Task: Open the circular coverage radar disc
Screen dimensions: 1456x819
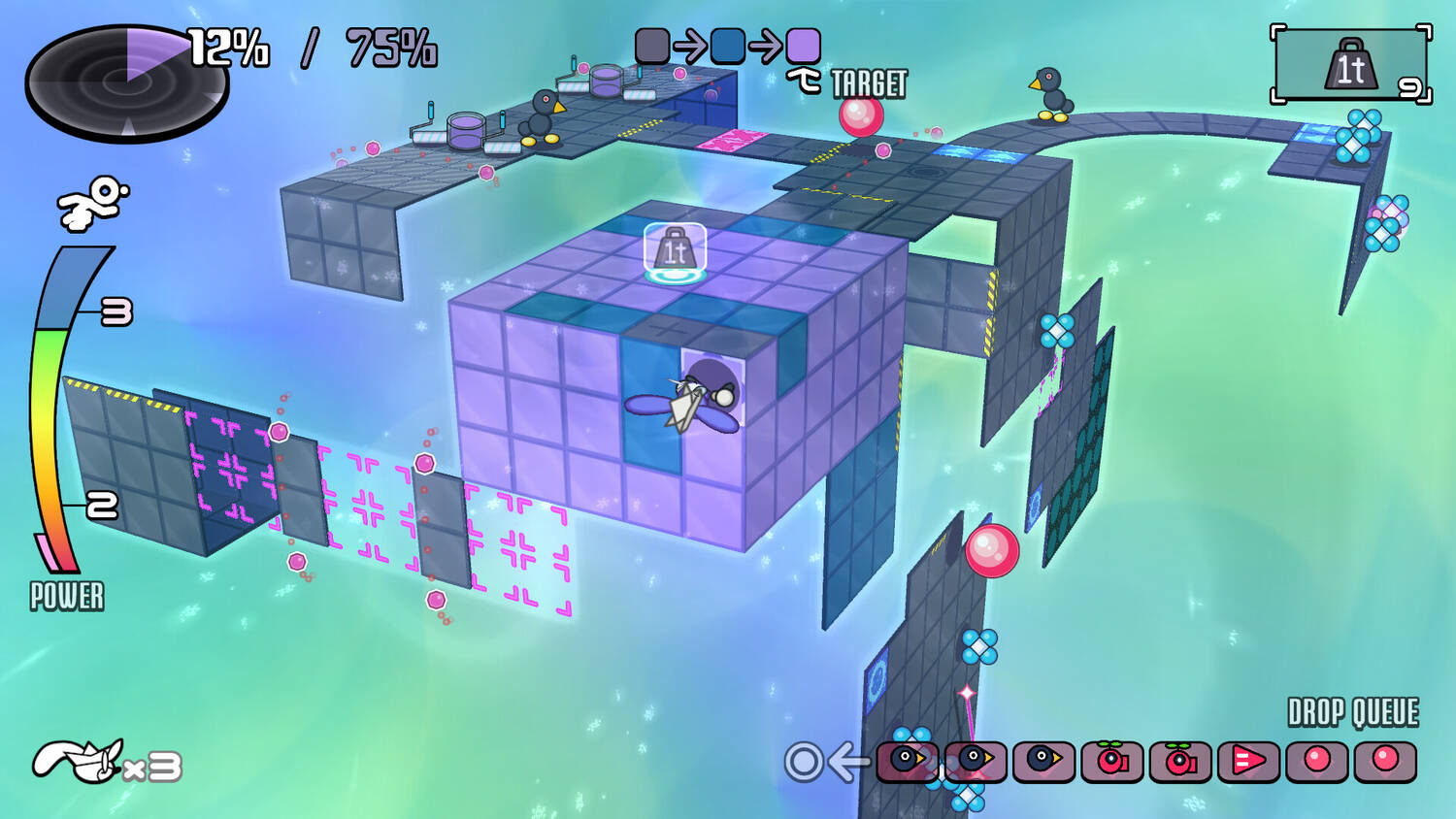Action: point(126,82)
